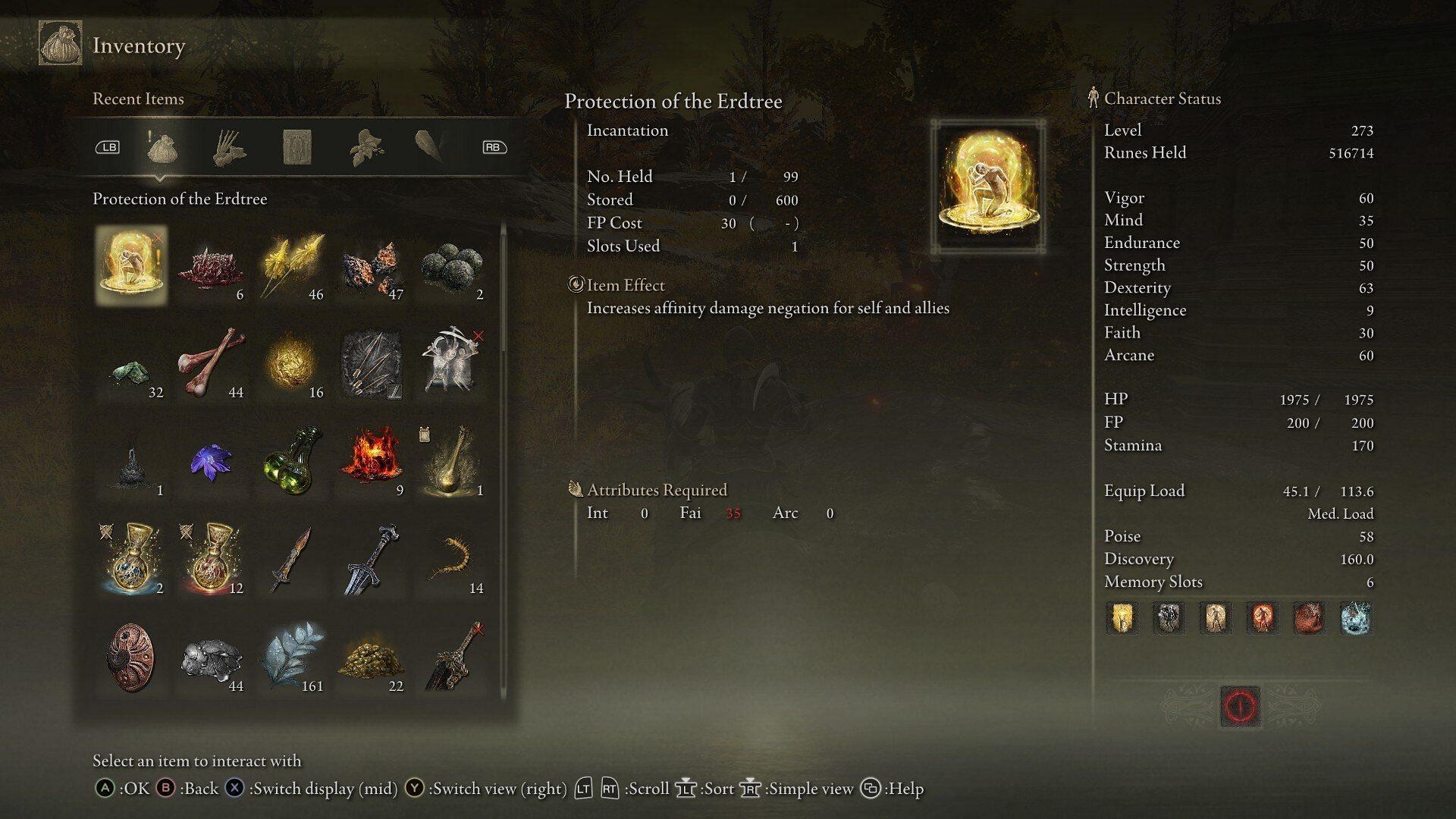Image resolution: width=1456 pixels, height=819 pixels.
Task: Choose the centipede item stack of 14
Action: coord(453,559)
